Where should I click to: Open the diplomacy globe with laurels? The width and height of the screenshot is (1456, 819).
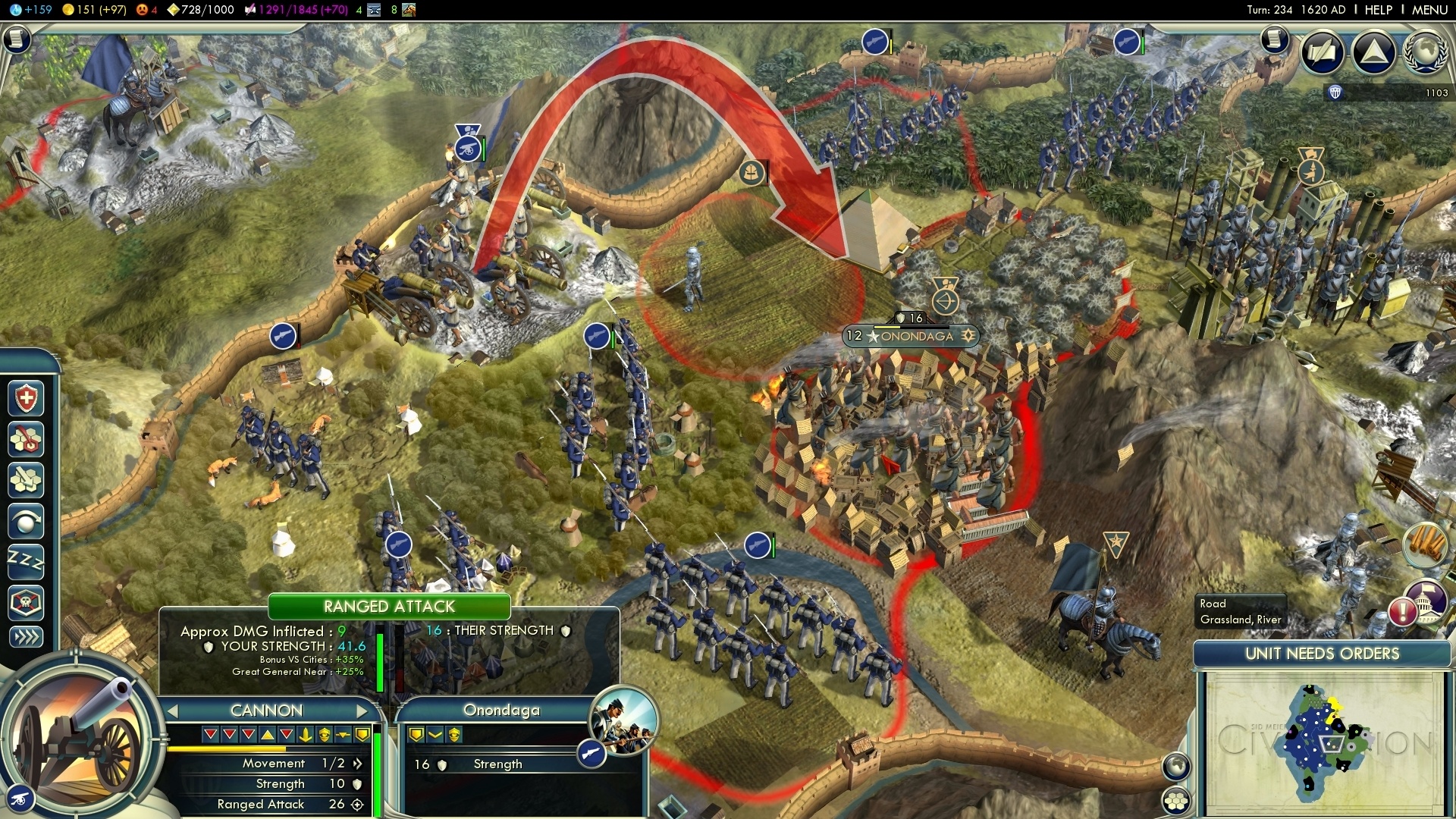1424,52
